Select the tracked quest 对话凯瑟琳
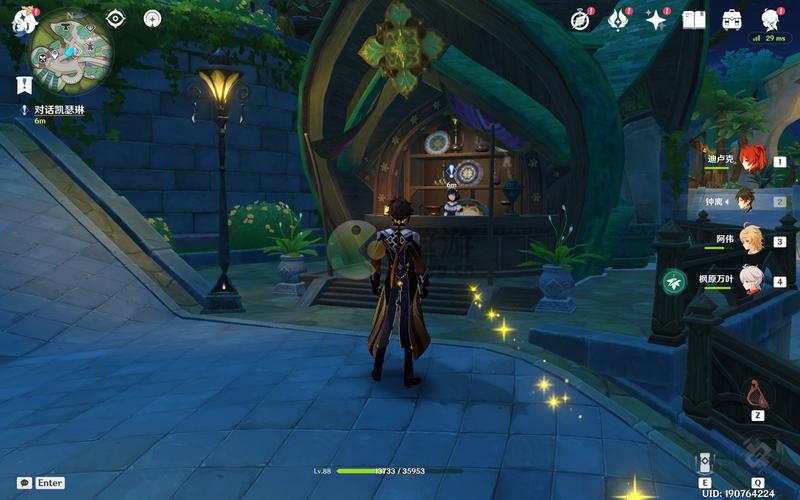Screen dimensions: 800x500 (x=58, y=109)
